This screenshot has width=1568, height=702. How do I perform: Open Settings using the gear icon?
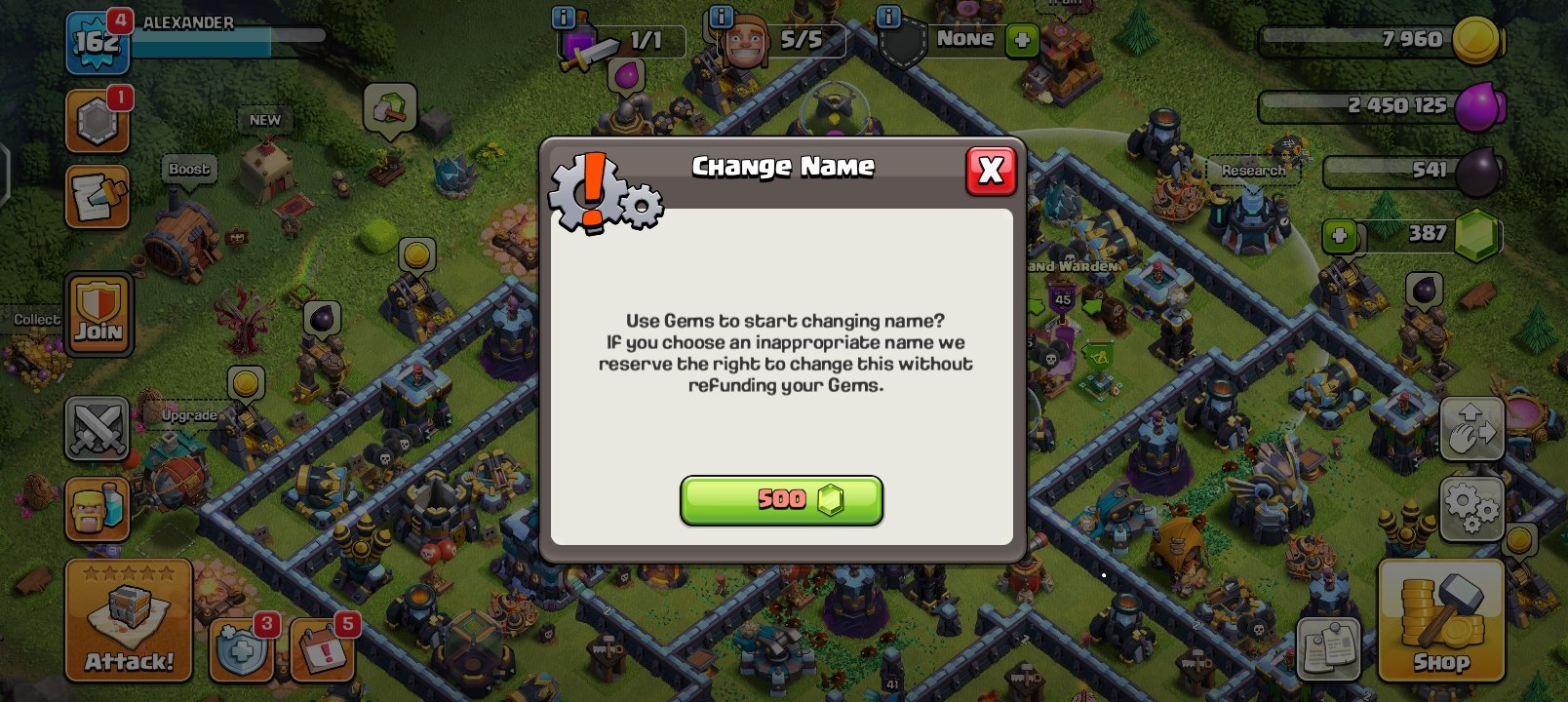1472,507
